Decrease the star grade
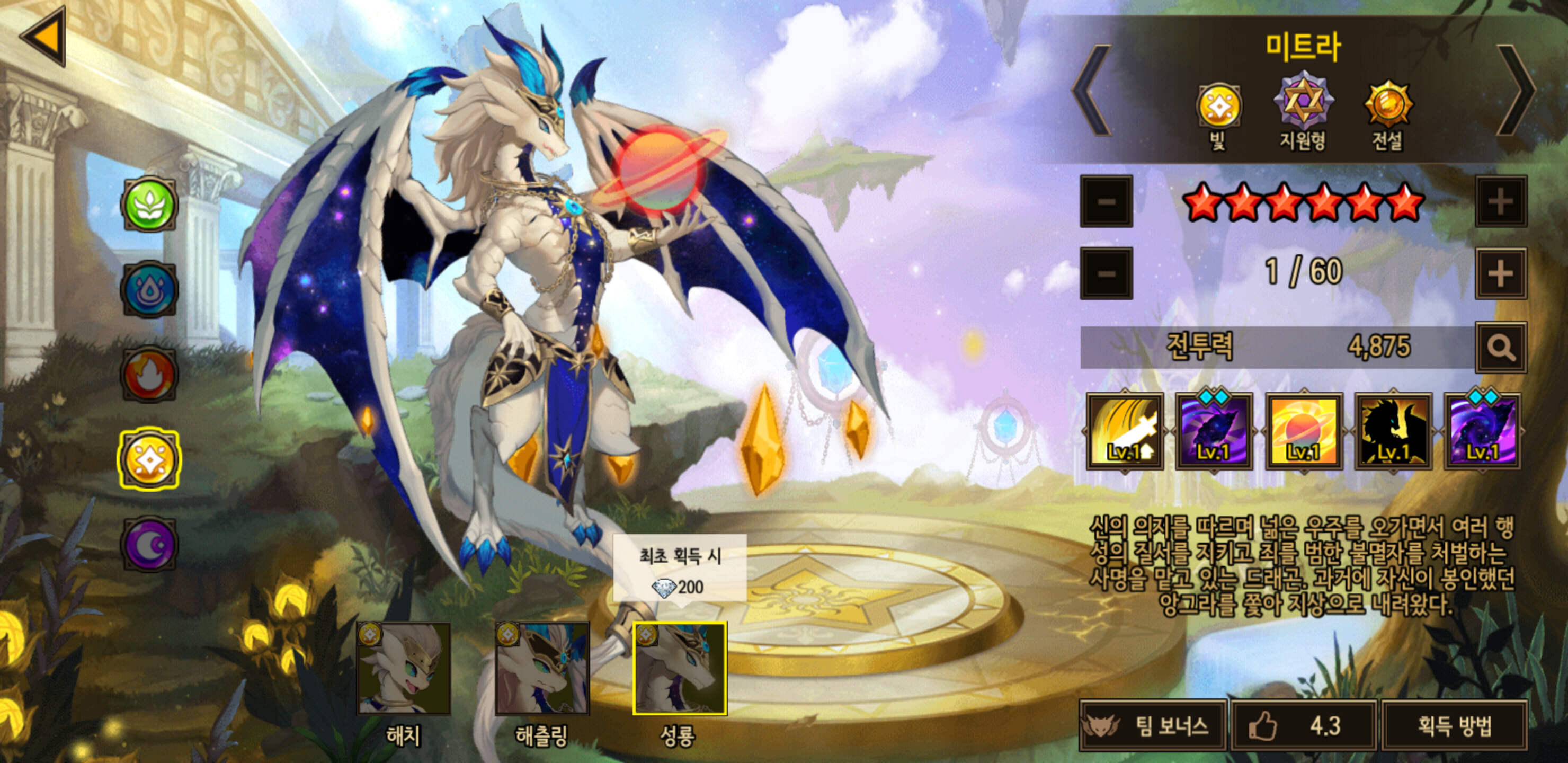Image resolution: width=1568 pixels, height=763 pixels. pos(1106,201)
